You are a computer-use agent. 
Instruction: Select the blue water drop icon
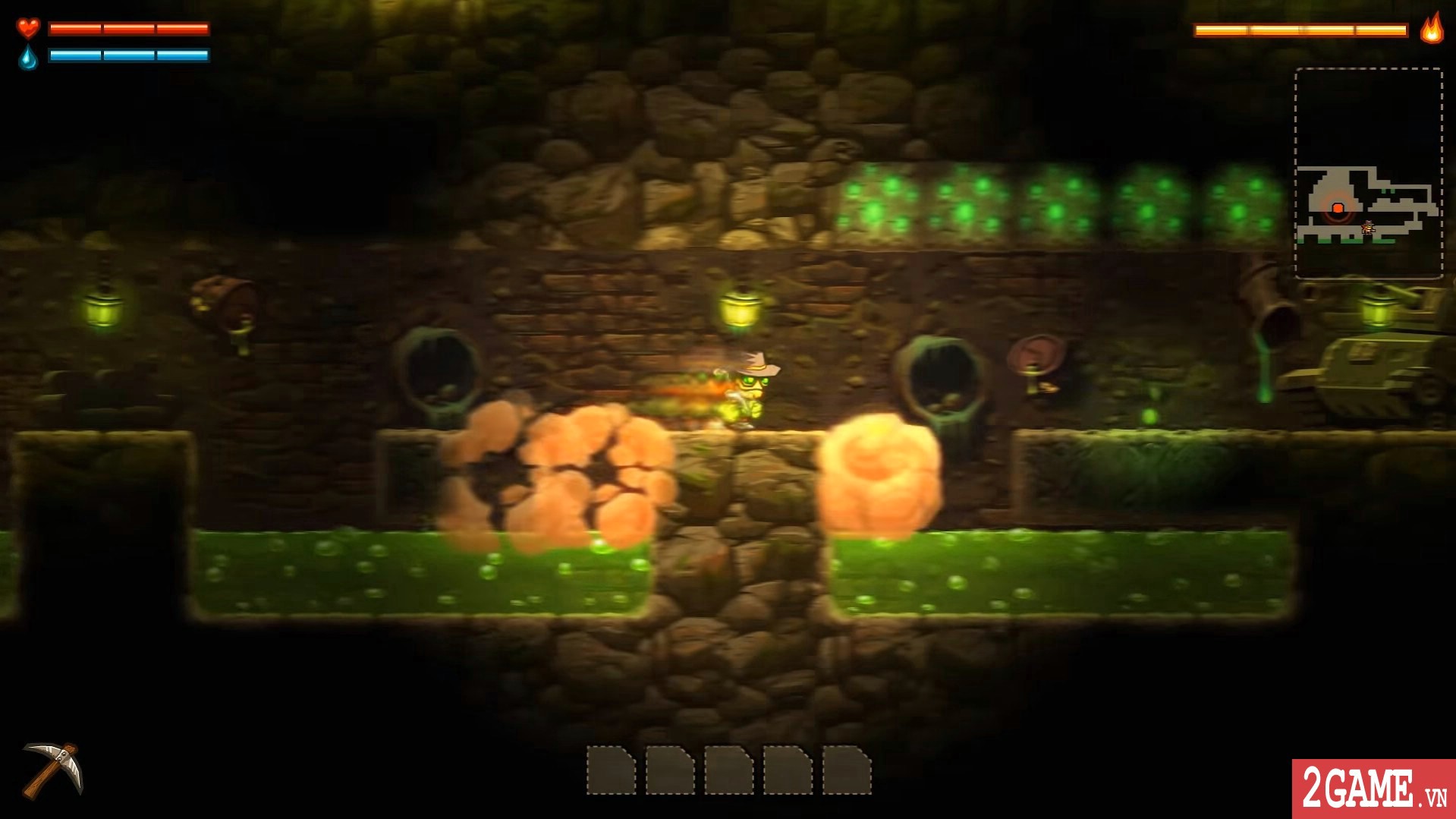pos(27,55)
